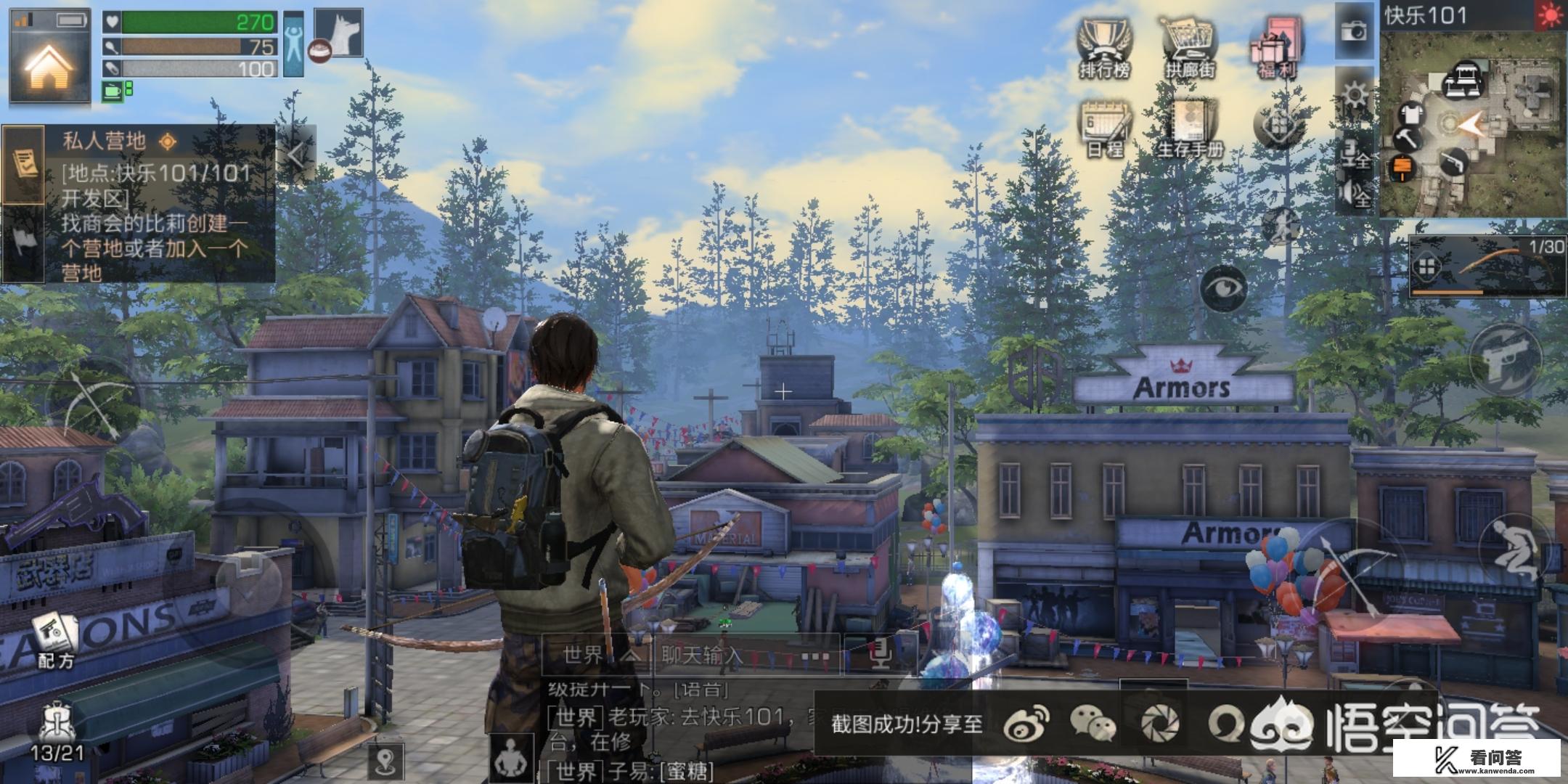Share the screenshot to WeChat
This screenshot has height=784, width=1568.
point(1093,724)
